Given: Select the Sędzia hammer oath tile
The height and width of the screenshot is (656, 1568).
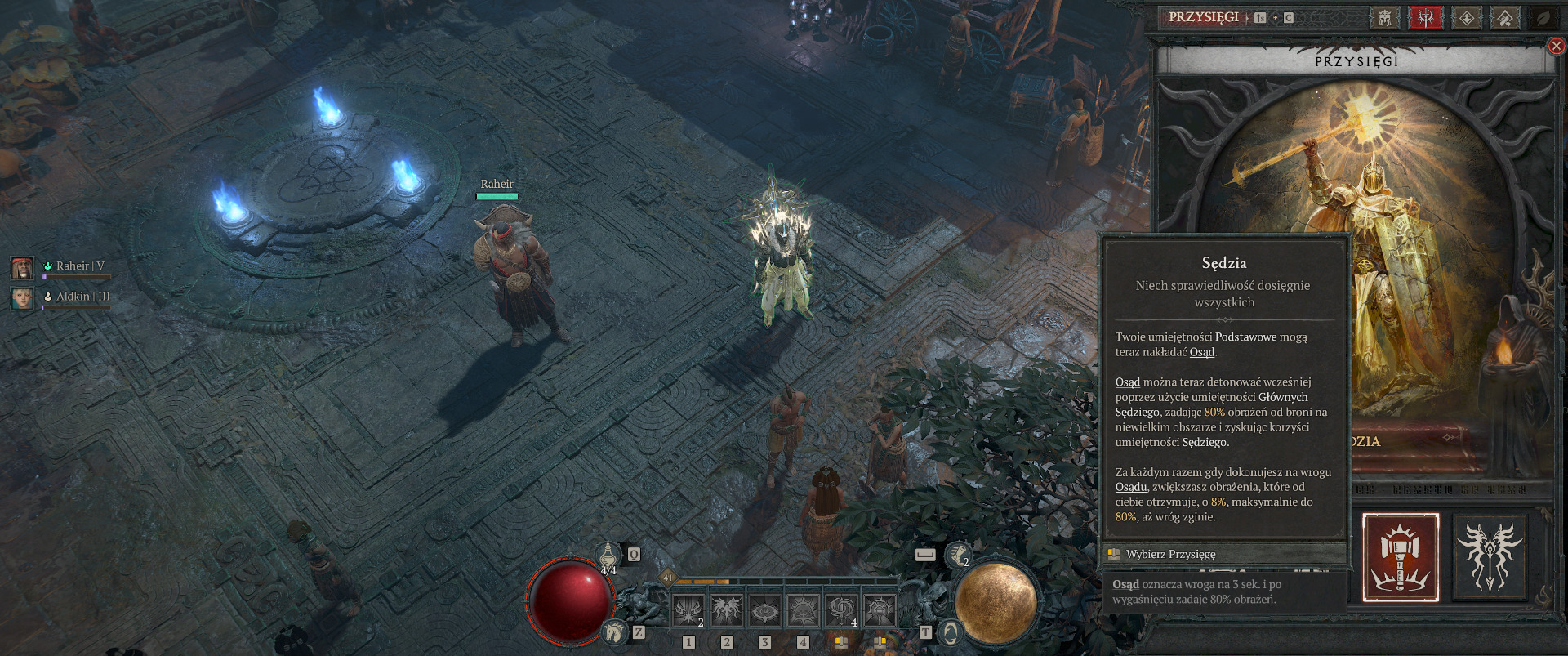Looking at the screenshot, I should 1401,557.
